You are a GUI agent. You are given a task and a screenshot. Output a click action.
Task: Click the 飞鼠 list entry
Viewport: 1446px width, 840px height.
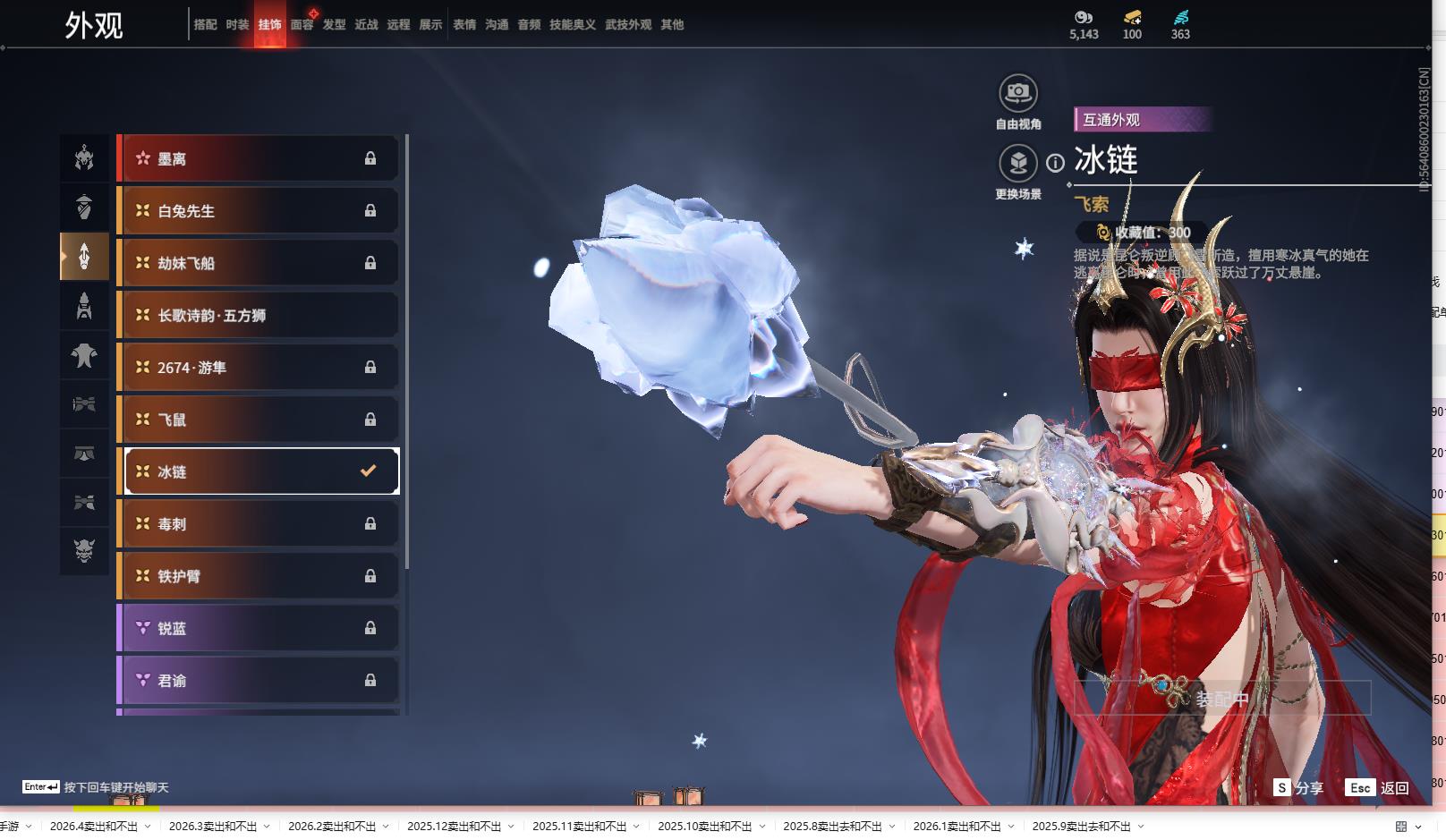click(258, 420)
